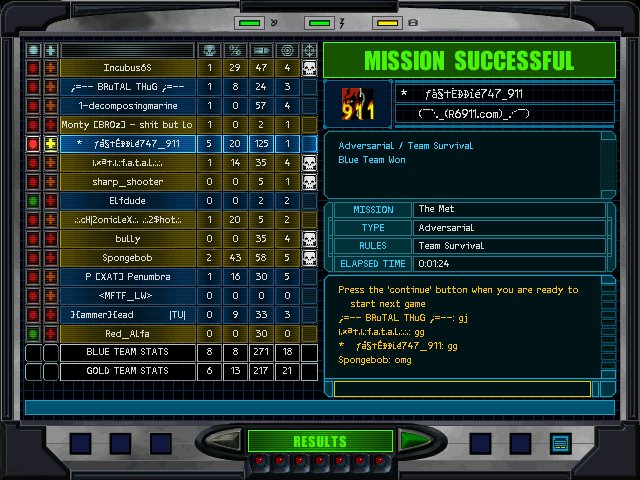This screenshot has height=480, width=640.
Task: Select the <MFTF_LW> player row
Action: pos(127,295)
